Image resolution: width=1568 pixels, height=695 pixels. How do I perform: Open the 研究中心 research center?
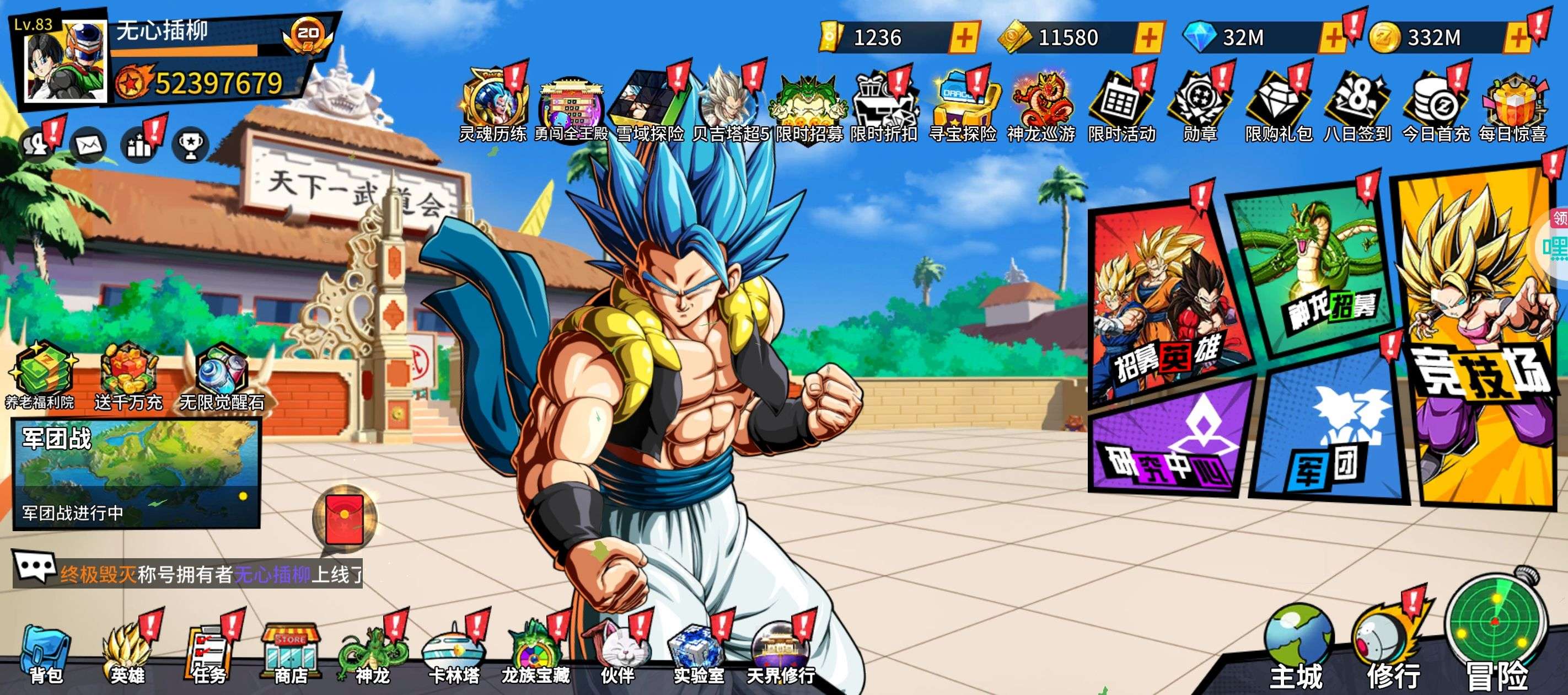[1169, 445]
